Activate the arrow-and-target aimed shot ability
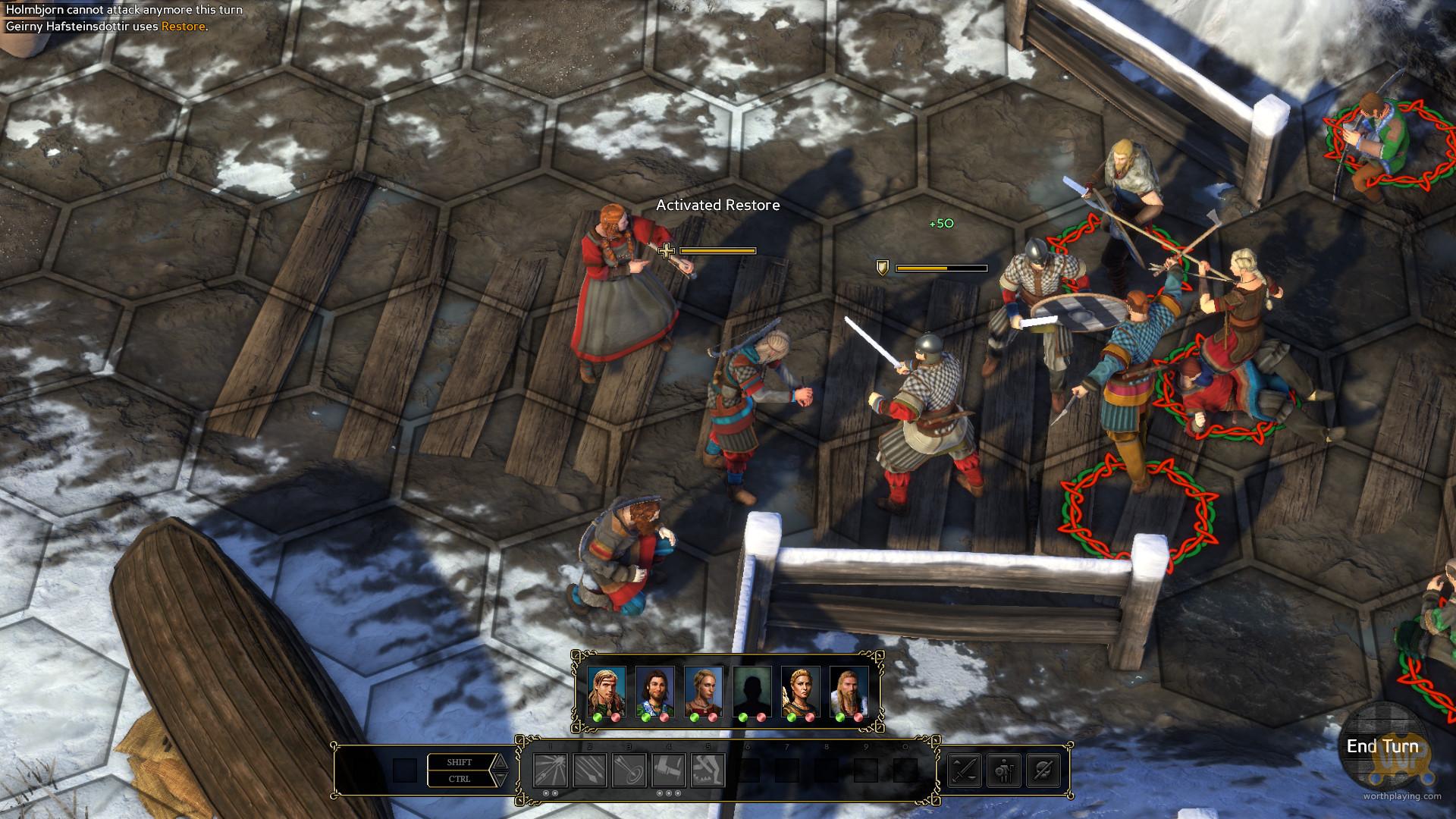The image size is (1456, 819). 629,770
